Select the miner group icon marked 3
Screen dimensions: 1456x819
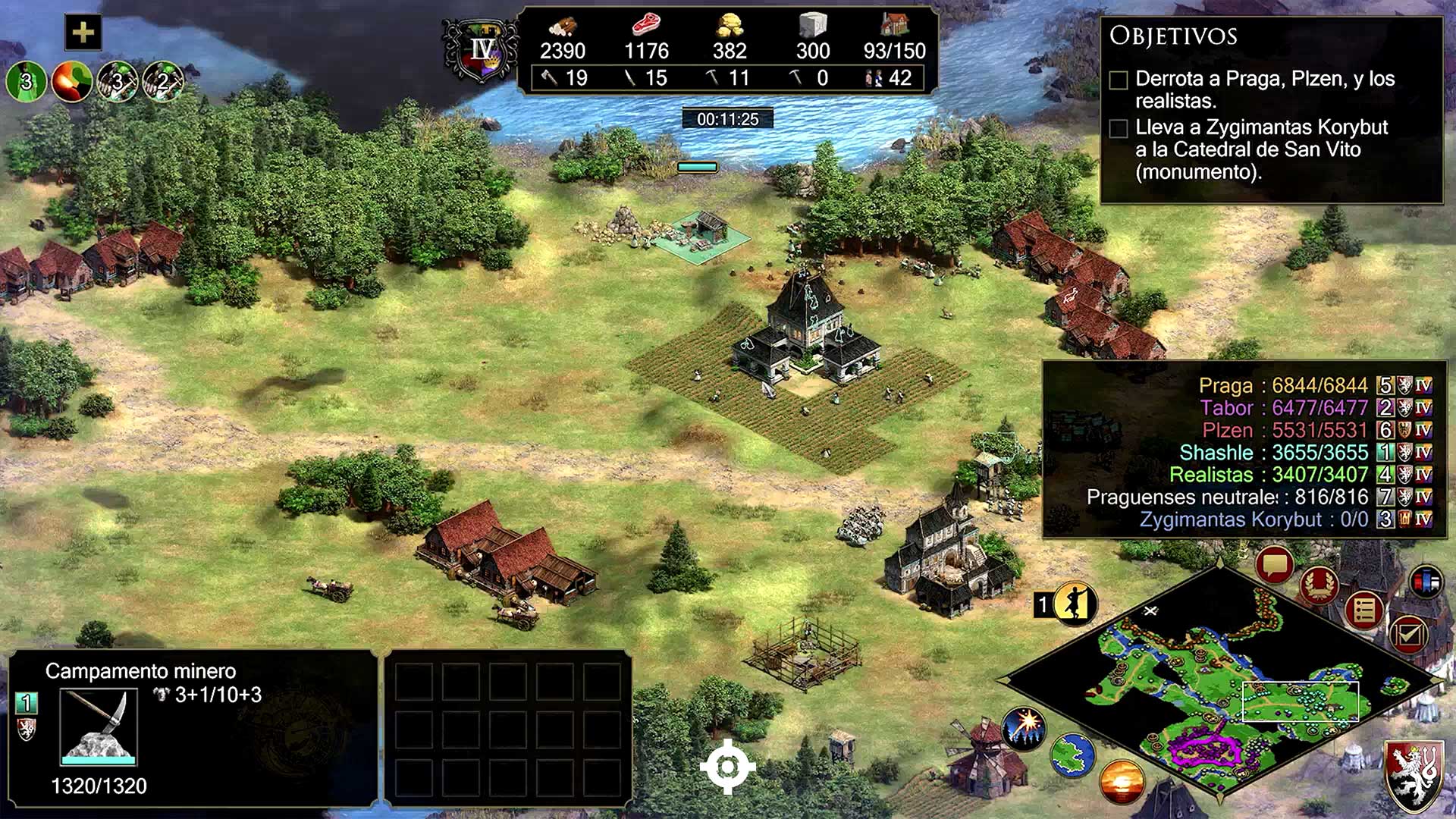click(x=118, y=80)
